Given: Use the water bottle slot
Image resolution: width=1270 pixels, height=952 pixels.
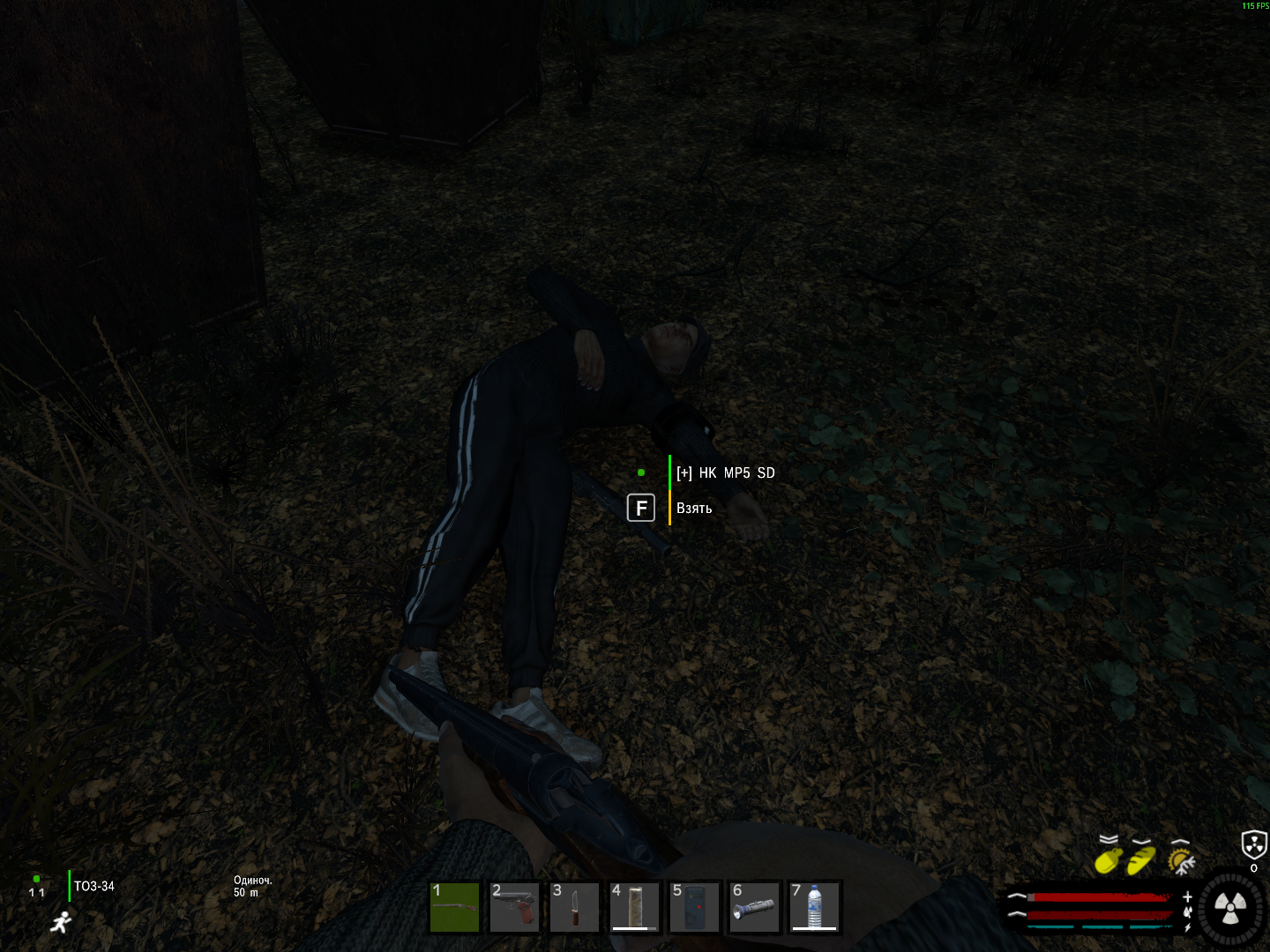Looking at the screenshot, I should pyautogui.click(x=815, y=907).
